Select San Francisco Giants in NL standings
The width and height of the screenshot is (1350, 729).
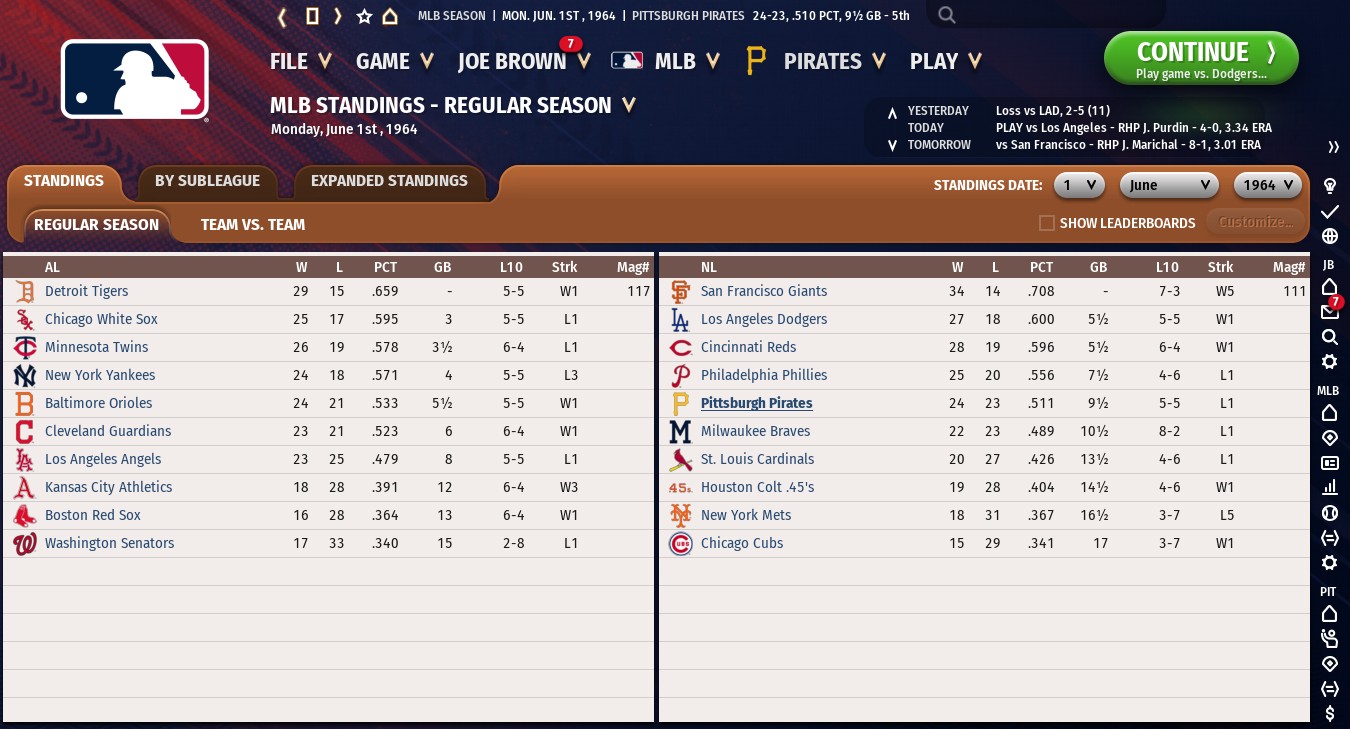763,291
